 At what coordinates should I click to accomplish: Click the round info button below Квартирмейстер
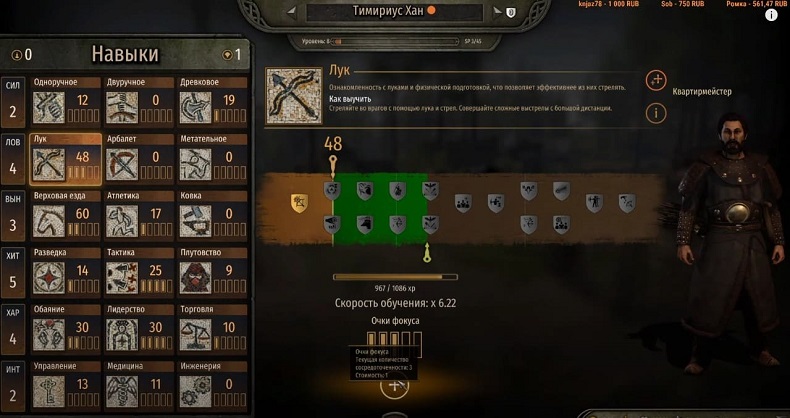click(x=656, y=113)
